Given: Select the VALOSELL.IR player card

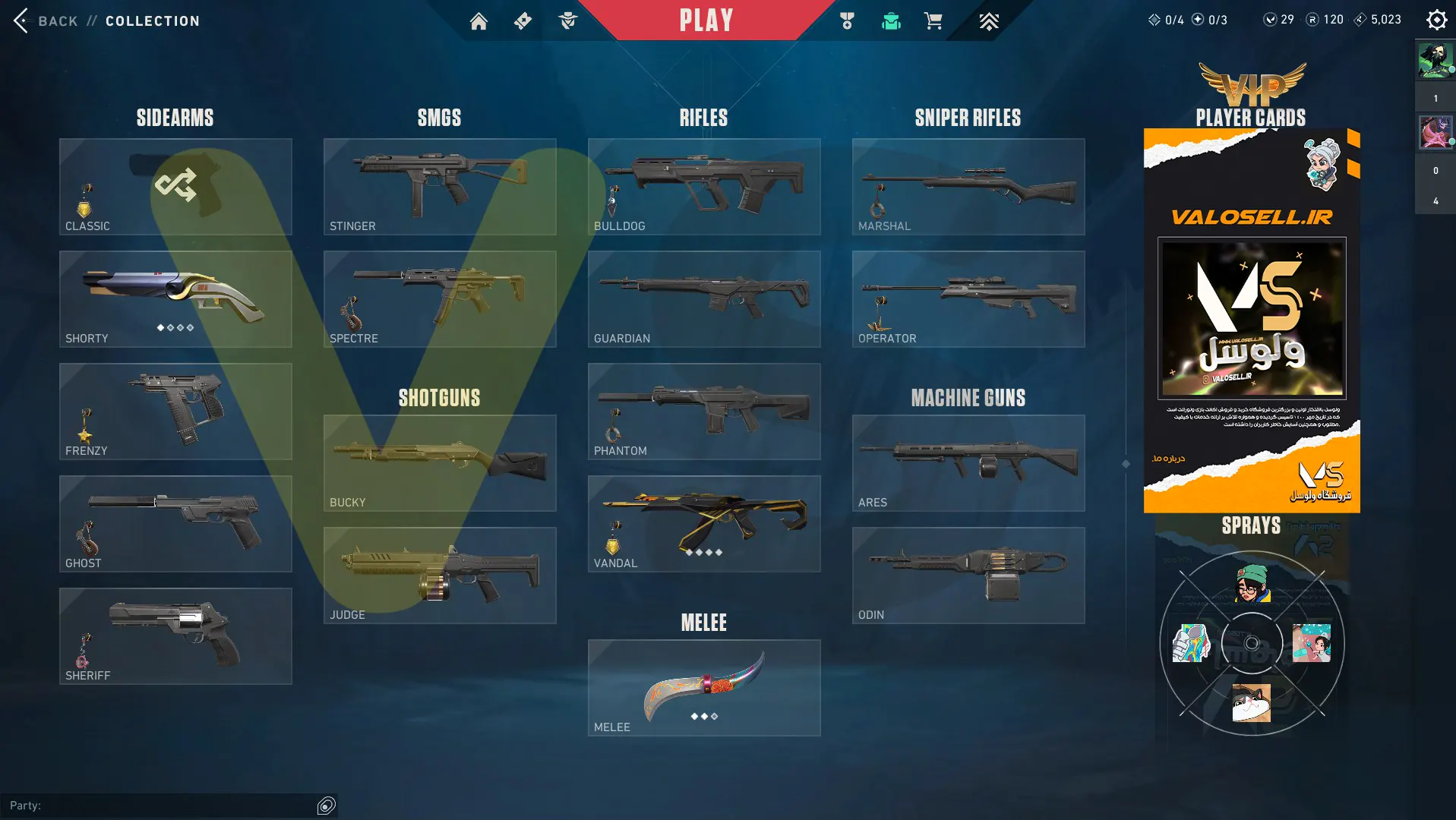Looking at the screenshot, I should 1252,320.
